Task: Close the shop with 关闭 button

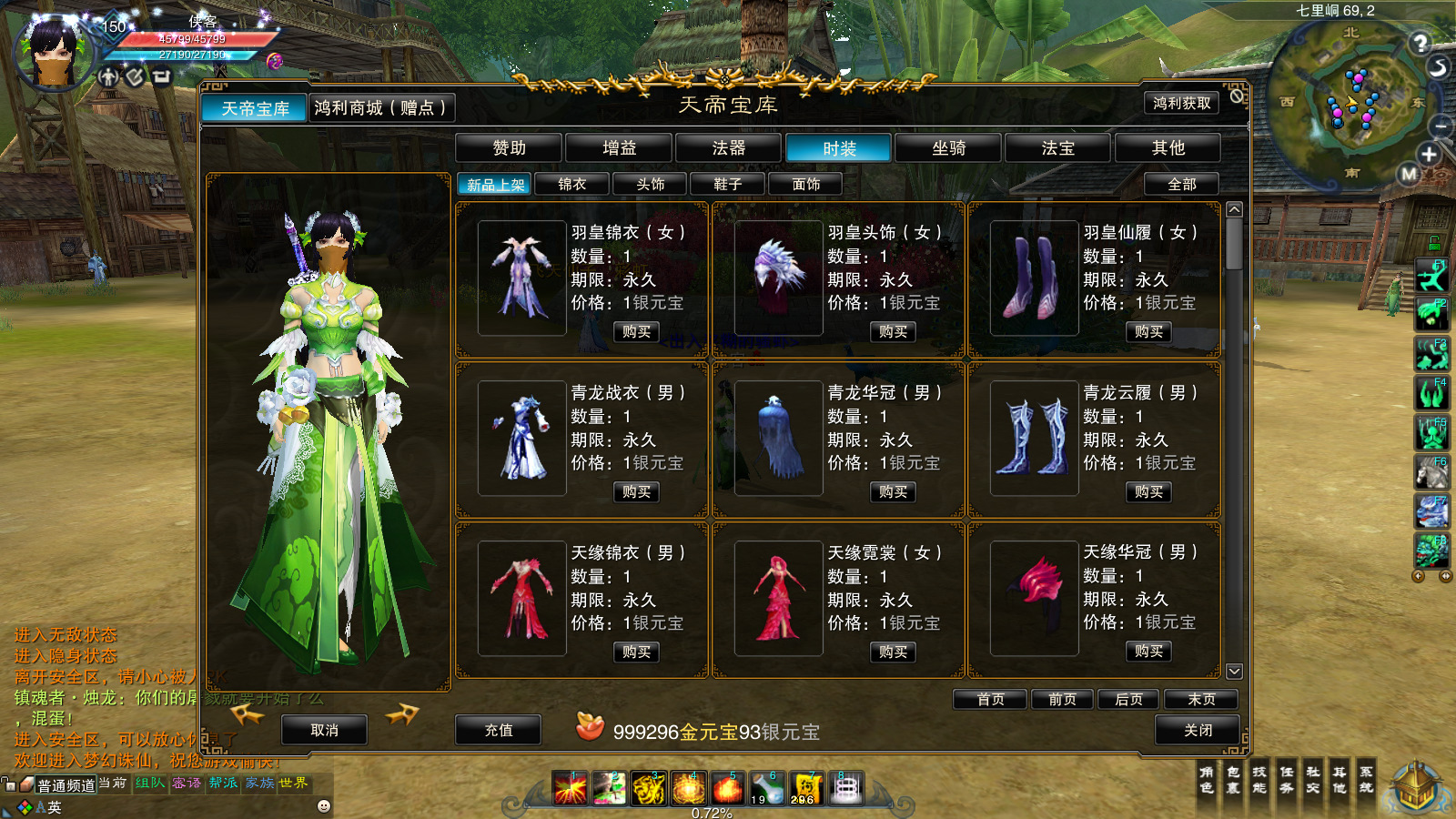Action: (x=1198, y=730)
